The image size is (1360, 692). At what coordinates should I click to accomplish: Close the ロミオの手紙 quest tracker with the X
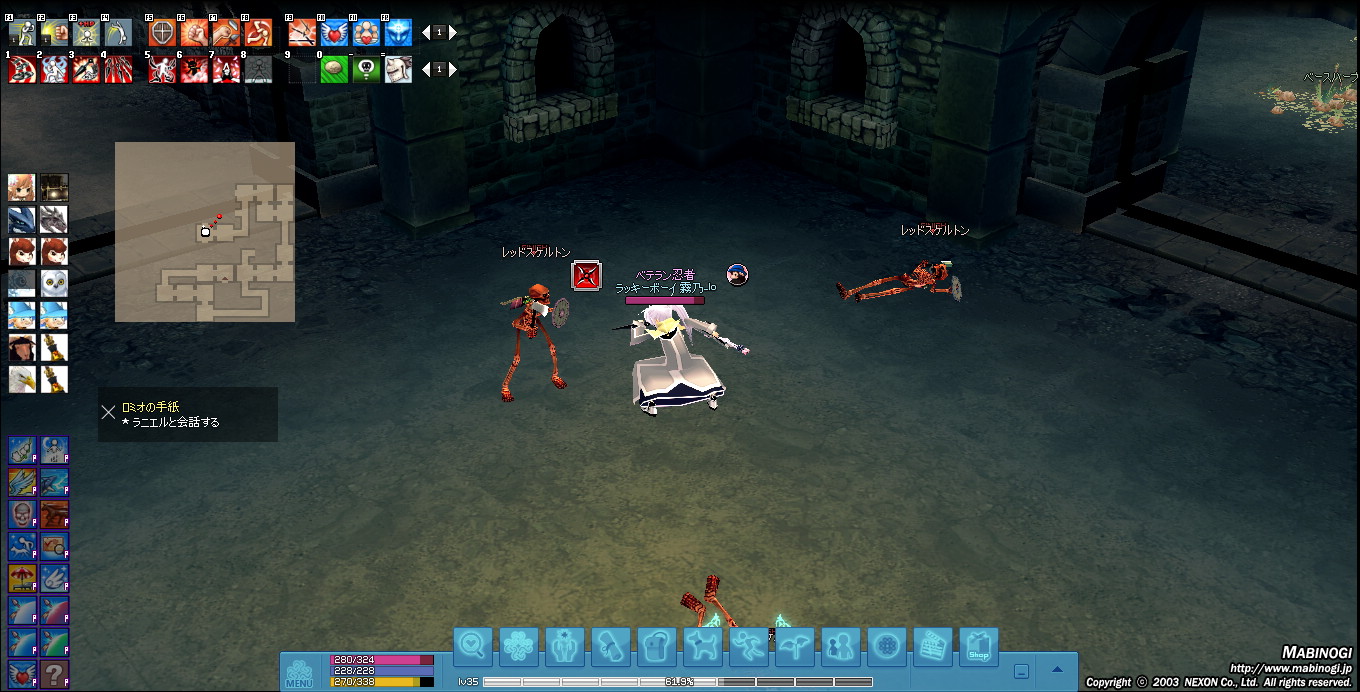coord(109,412)
